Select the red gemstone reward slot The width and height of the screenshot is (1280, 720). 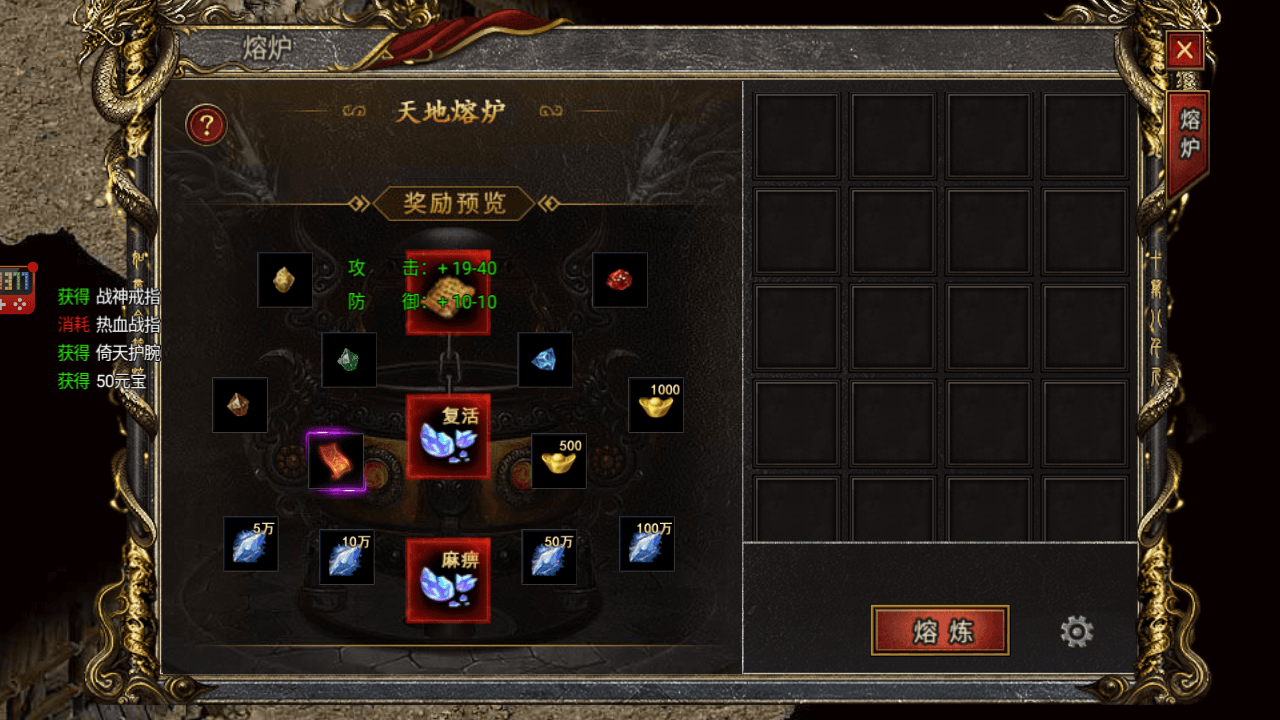tap(620, 280)
